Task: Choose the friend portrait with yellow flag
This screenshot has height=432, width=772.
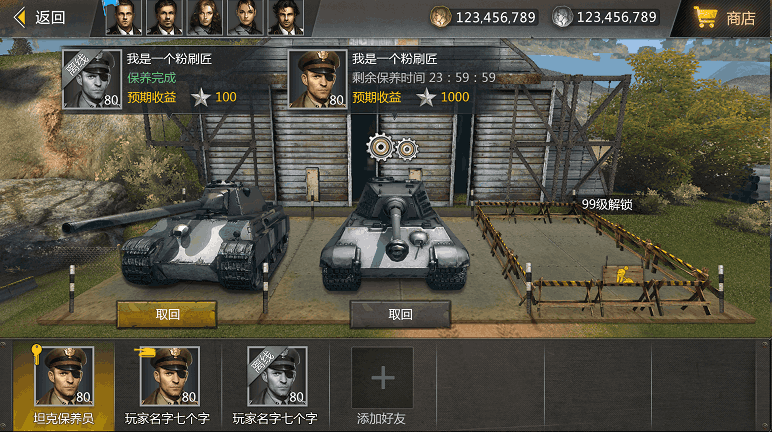Action: pyautogui.click(x=168, y=376)
